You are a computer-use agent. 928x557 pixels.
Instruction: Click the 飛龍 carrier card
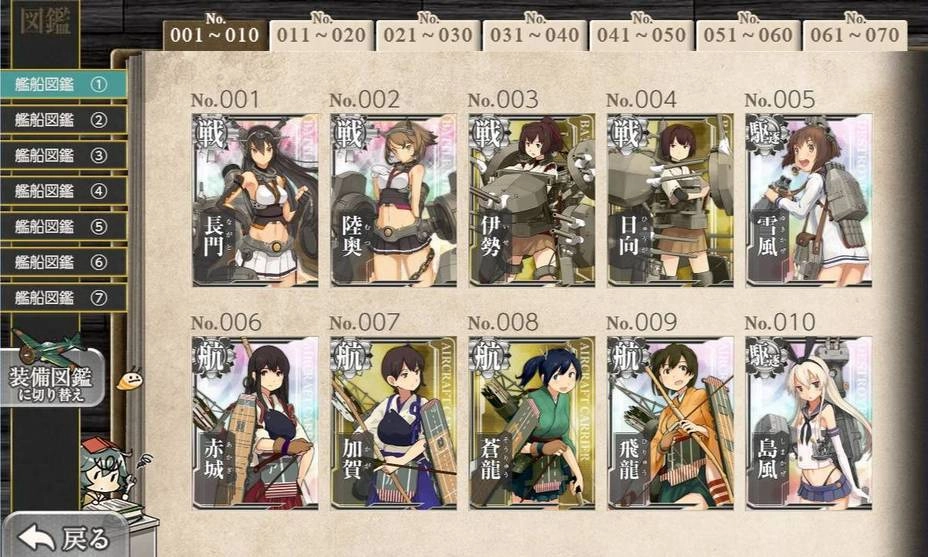tap(669, 421)
